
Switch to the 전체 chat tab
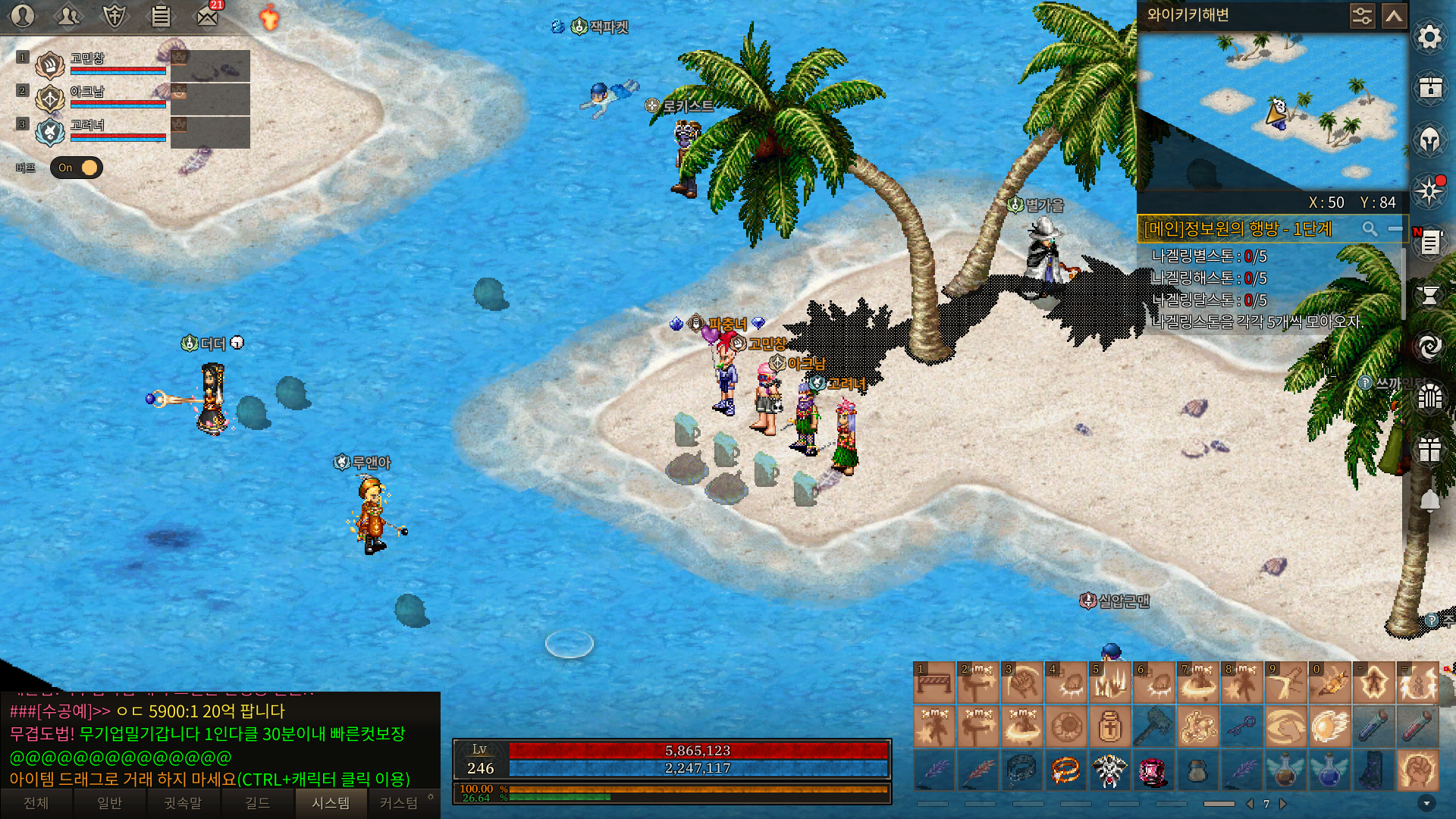tap(36, 803)
